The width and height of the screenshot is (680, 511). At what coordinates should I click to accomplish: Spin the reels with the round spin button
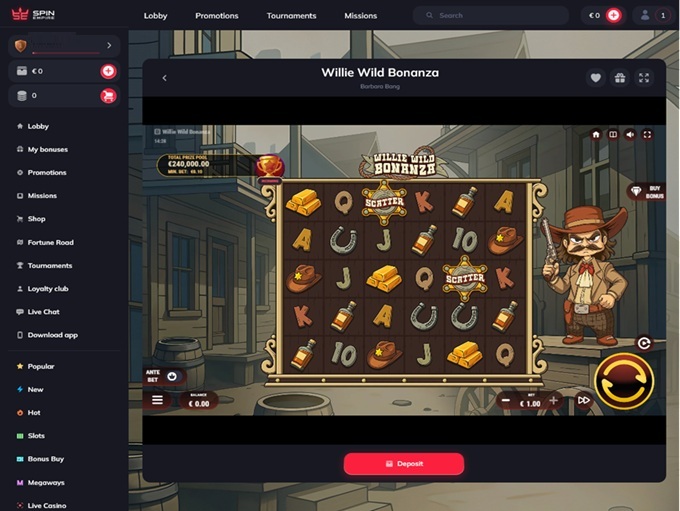click(x=624, y=381)
